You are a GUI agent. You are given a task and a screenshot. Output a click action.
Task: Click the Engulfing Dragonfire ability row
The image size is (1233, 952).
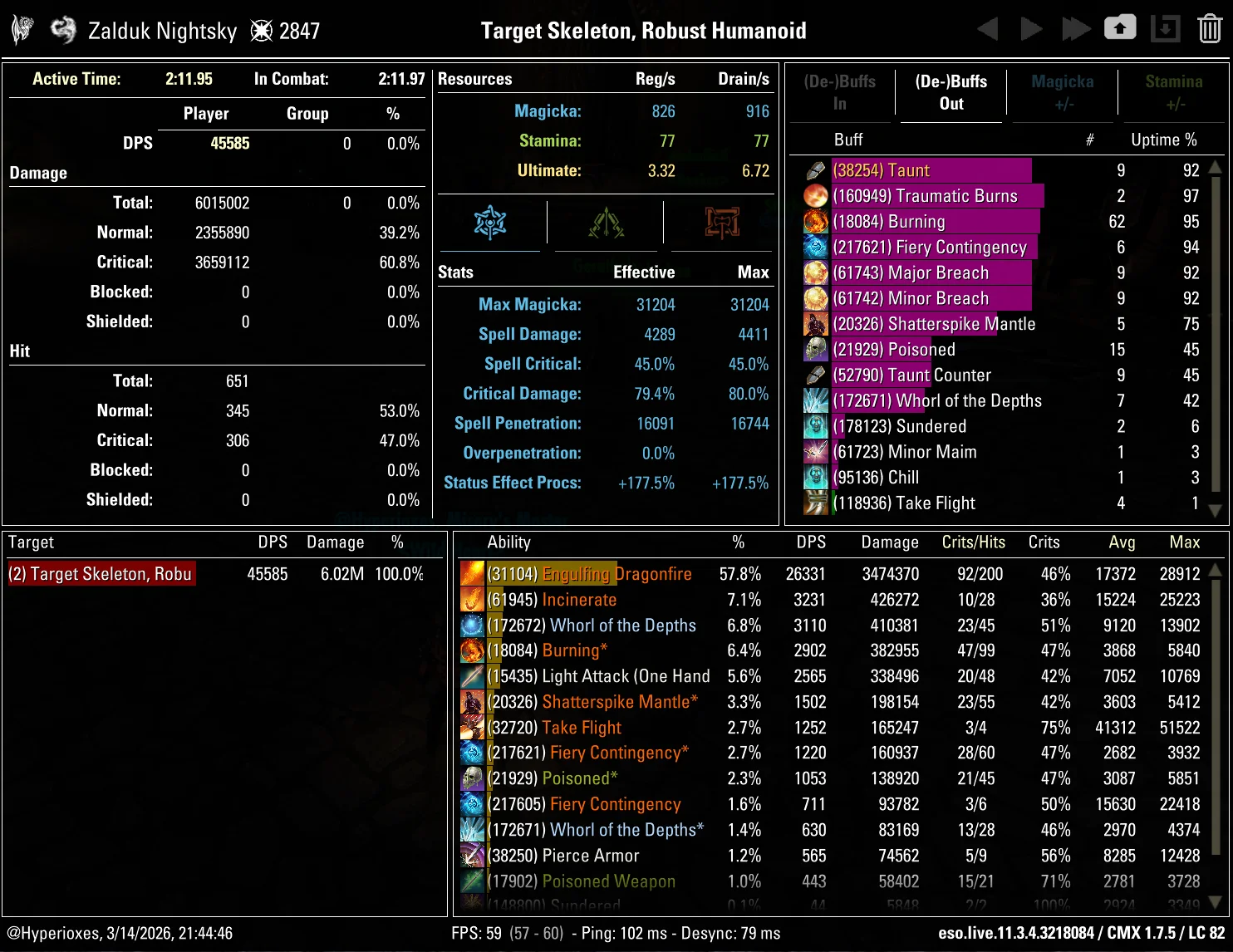click(617, 573)
